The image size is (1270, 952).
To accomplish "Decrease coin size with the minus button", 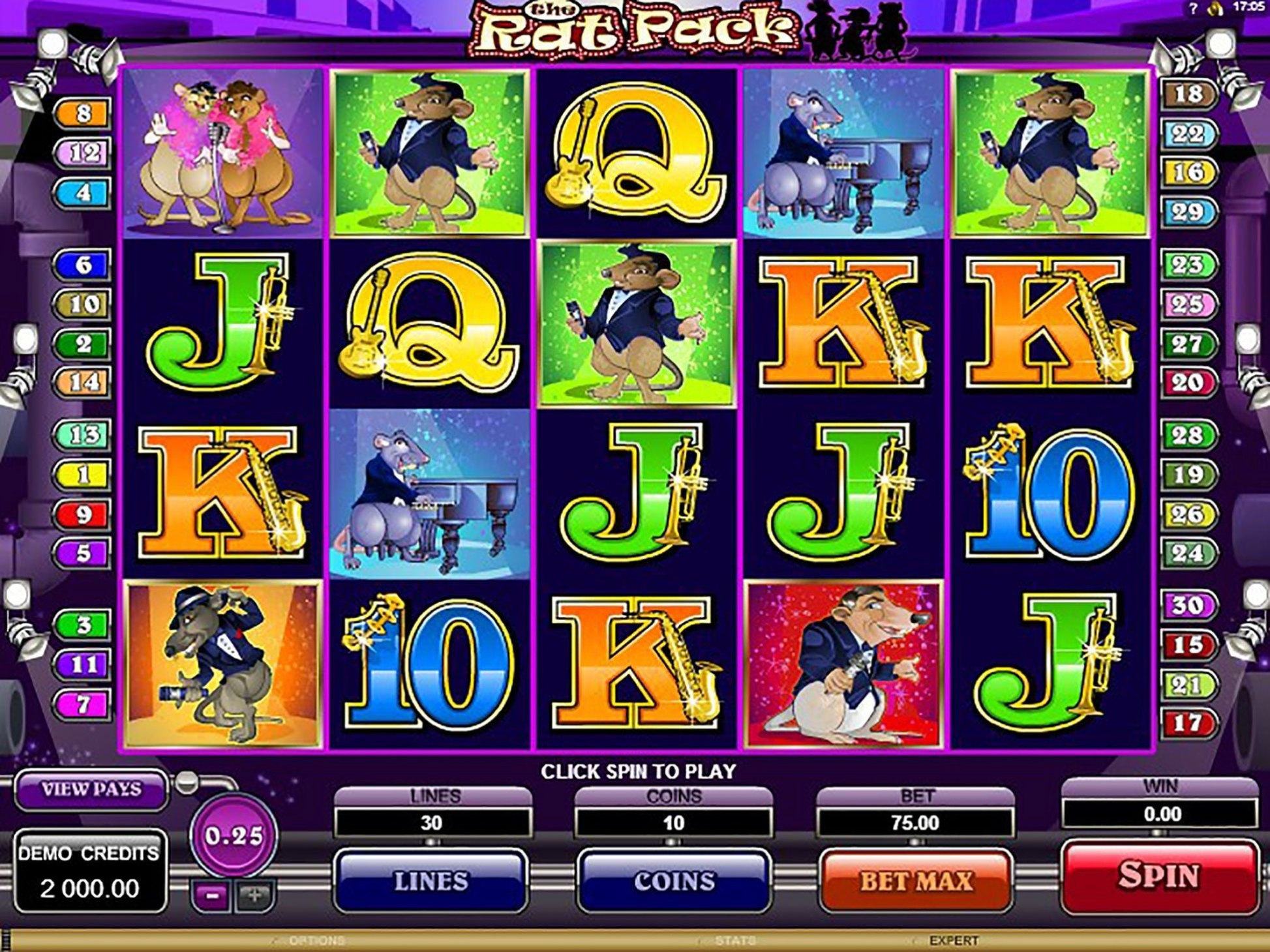I will coord(211,896).
